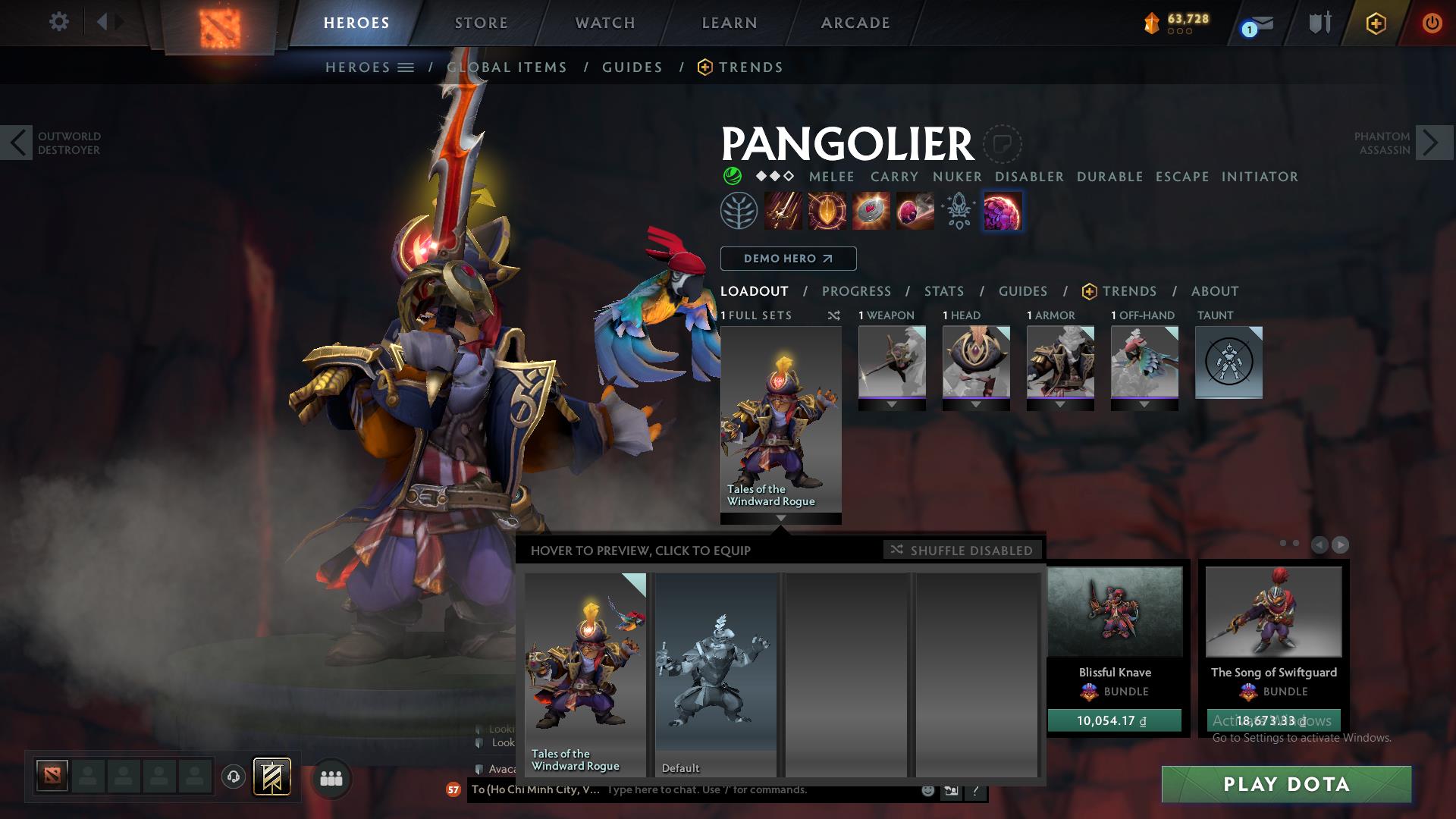Switch to the STATS tab
Screen dimensions: 1456x819
pyautogui.click(x=943, y=290)
